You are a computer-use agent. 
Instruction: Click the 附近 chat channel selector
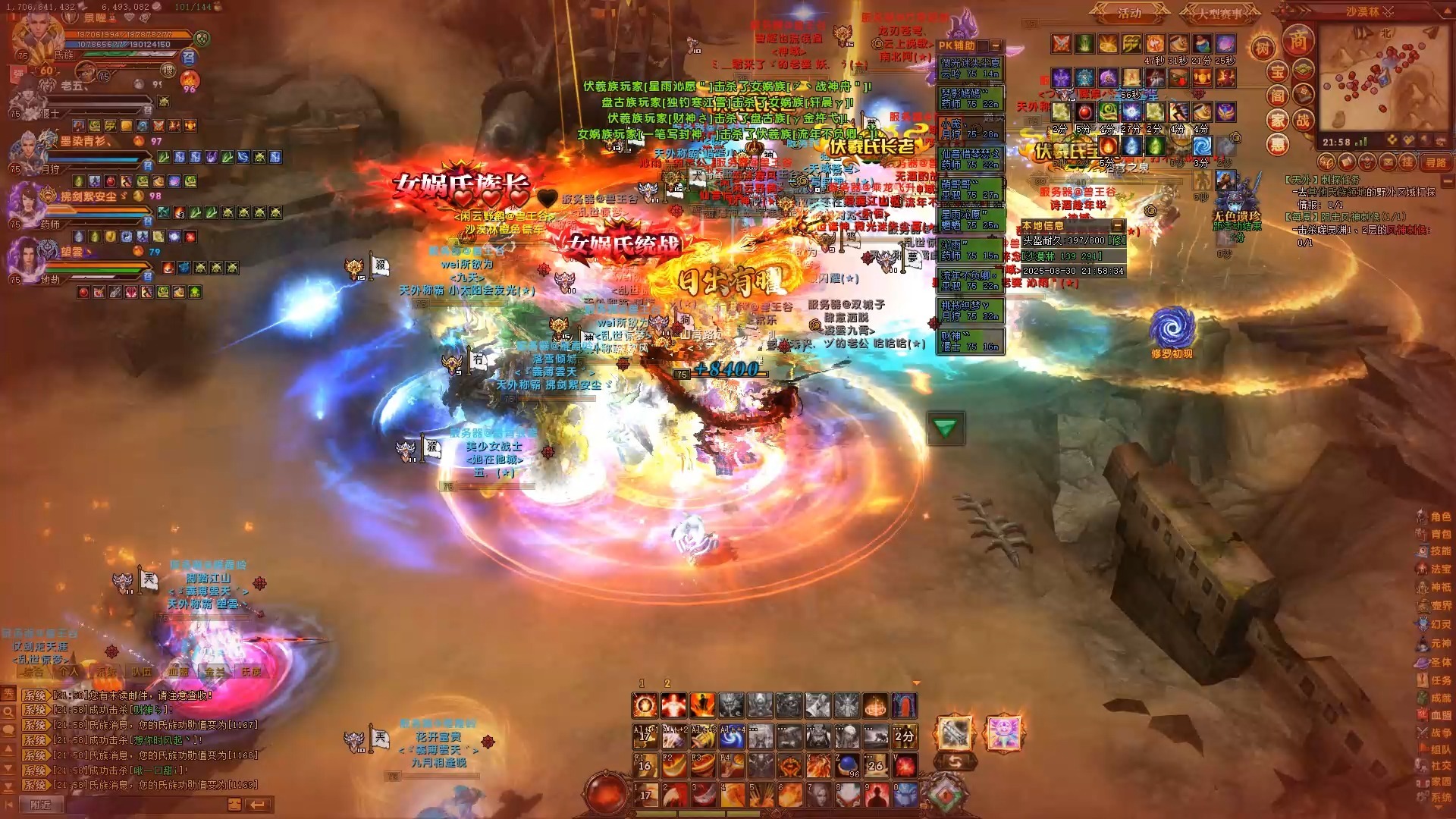(41, 805)
